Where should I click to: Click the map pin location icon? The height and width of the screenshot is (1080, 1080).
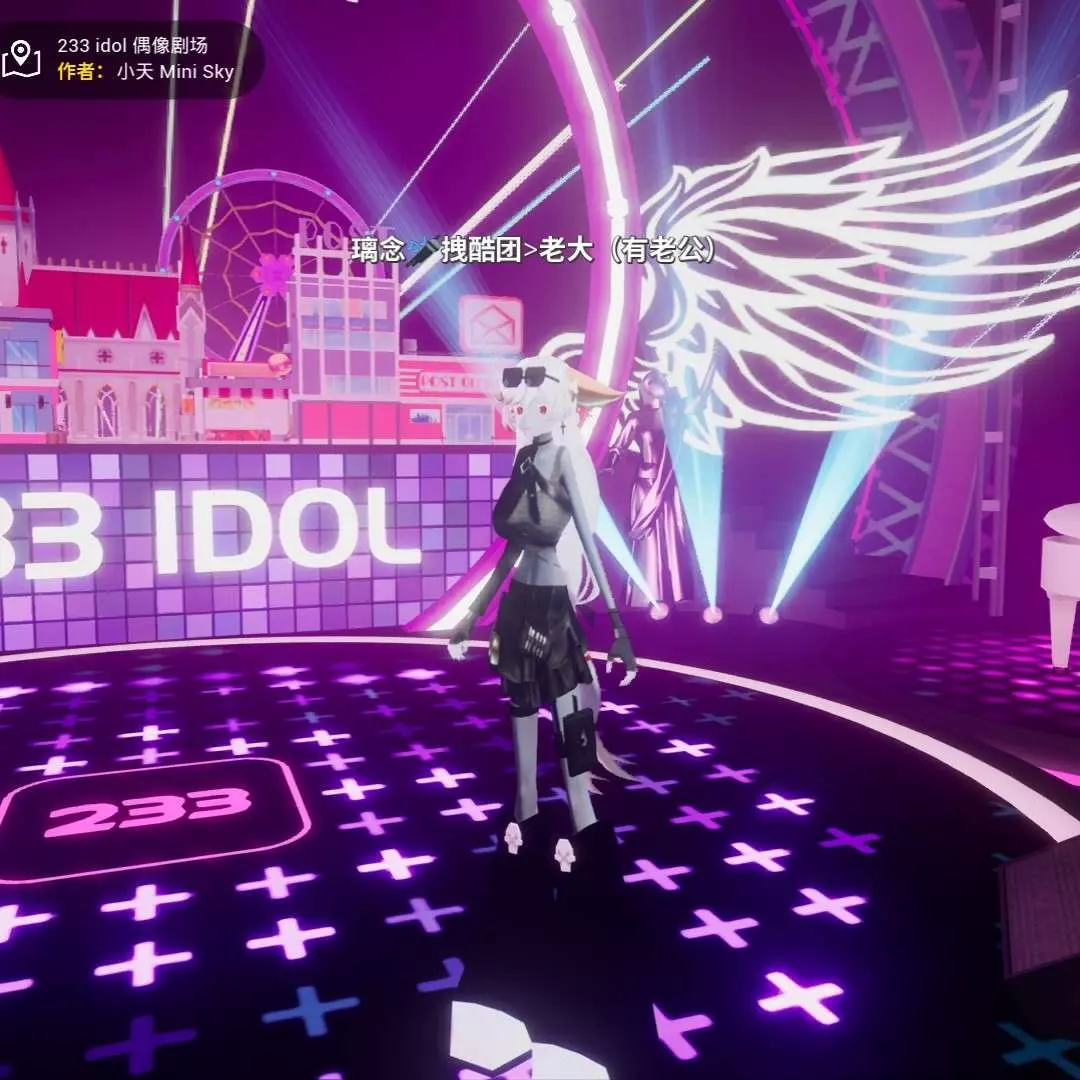21,59
